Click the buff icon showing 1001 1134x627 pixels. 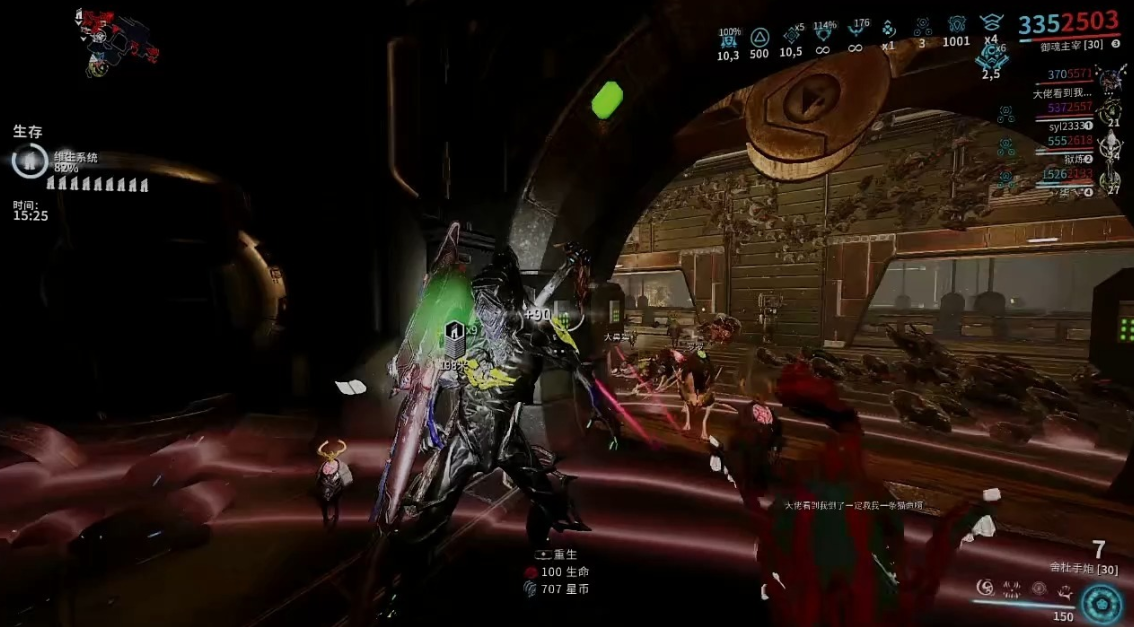[x=956, y=26]
